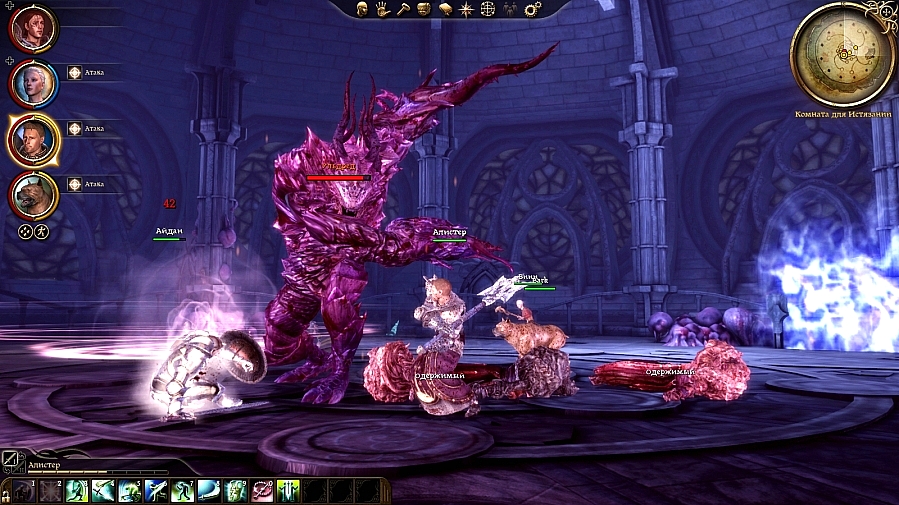Open the character record head icon
899x505 pixels.
363,9
